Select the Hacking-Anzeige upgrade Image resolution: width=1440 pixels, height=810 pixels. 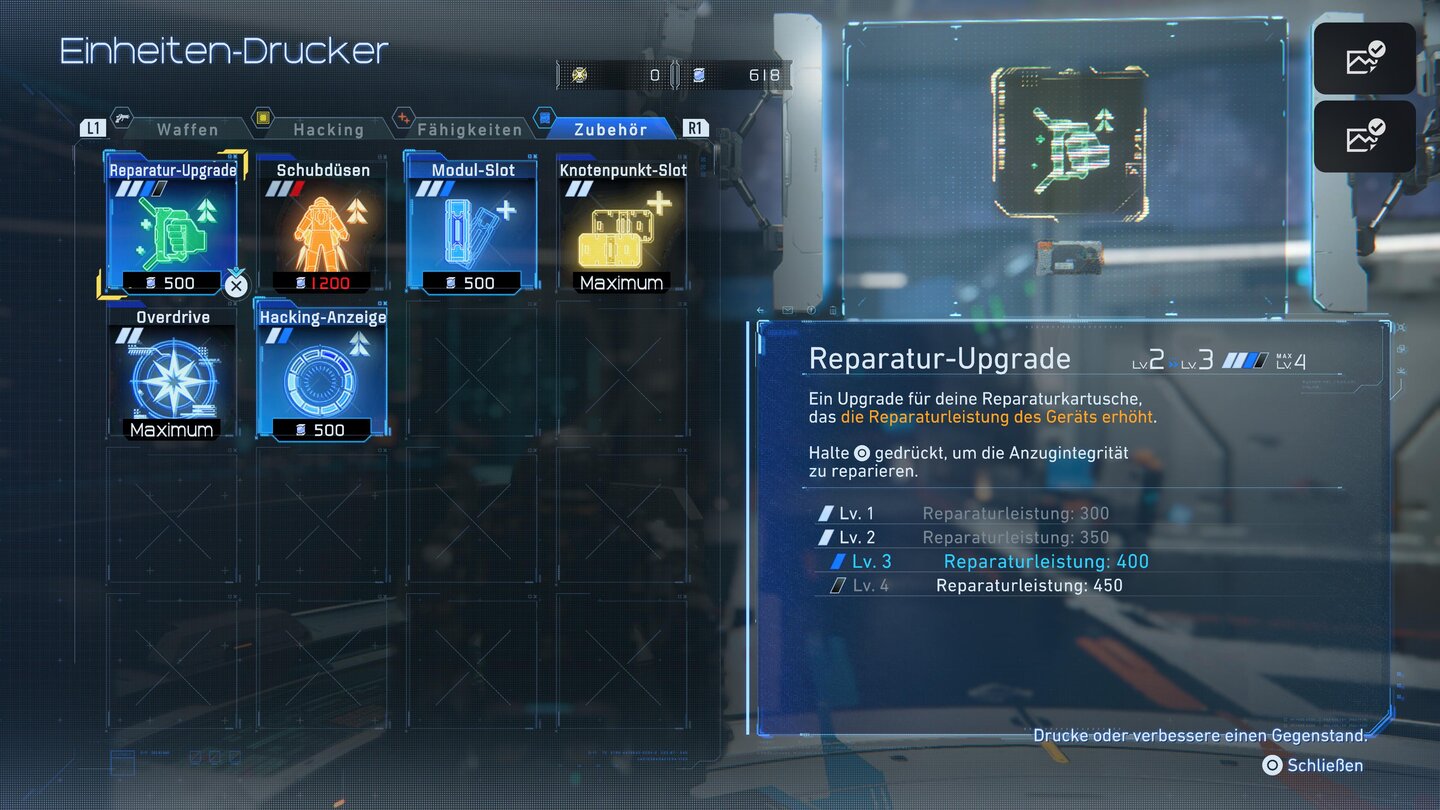pyautogui.click(x=322, y=372)
